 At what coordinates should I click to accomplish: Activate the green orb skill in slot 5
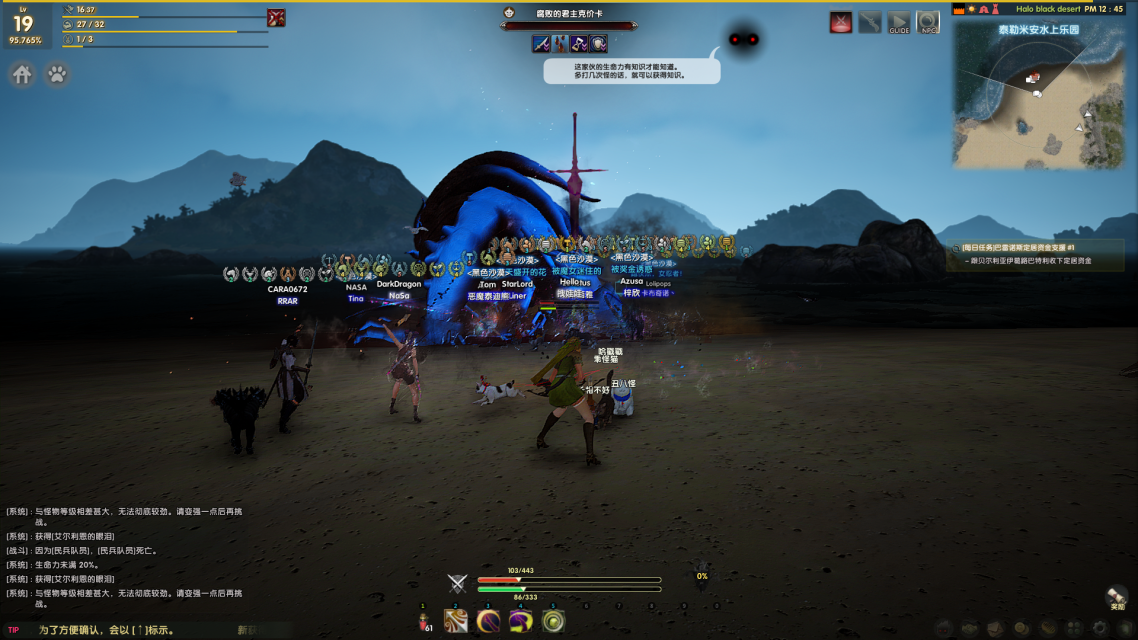coord(553,621)
